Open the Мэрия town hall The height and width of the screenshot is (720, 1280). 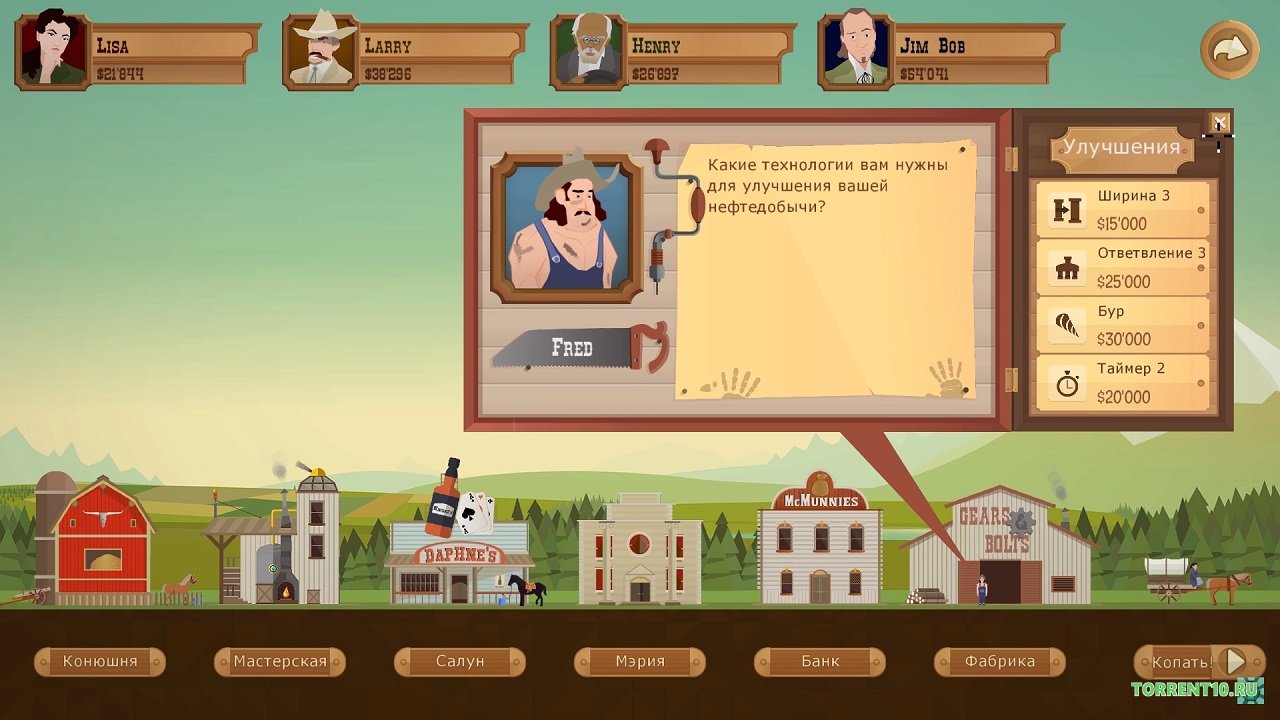(640, 661)
